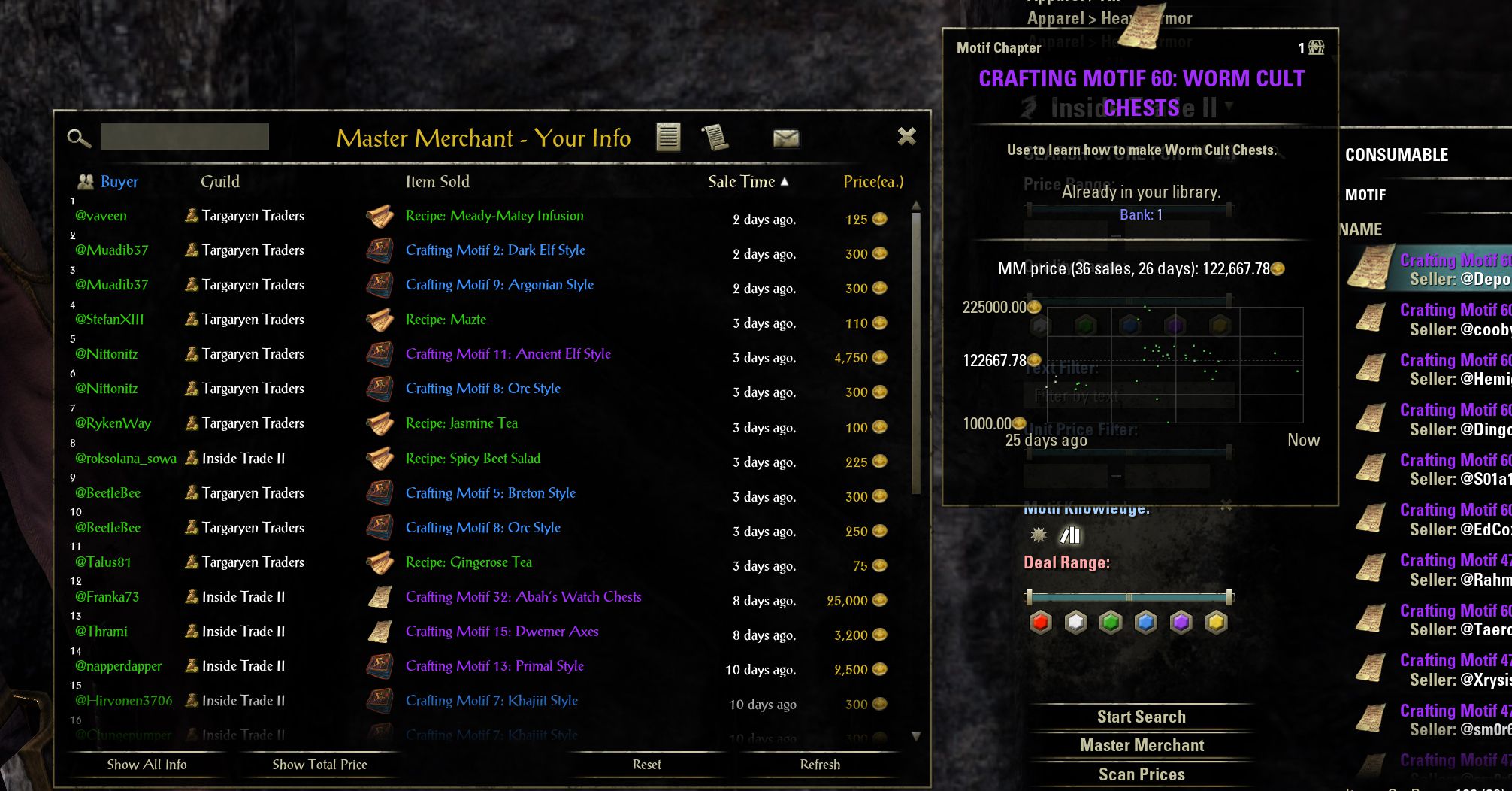Click the Buyer column header
1512x791 pixels.
point(118,181)
